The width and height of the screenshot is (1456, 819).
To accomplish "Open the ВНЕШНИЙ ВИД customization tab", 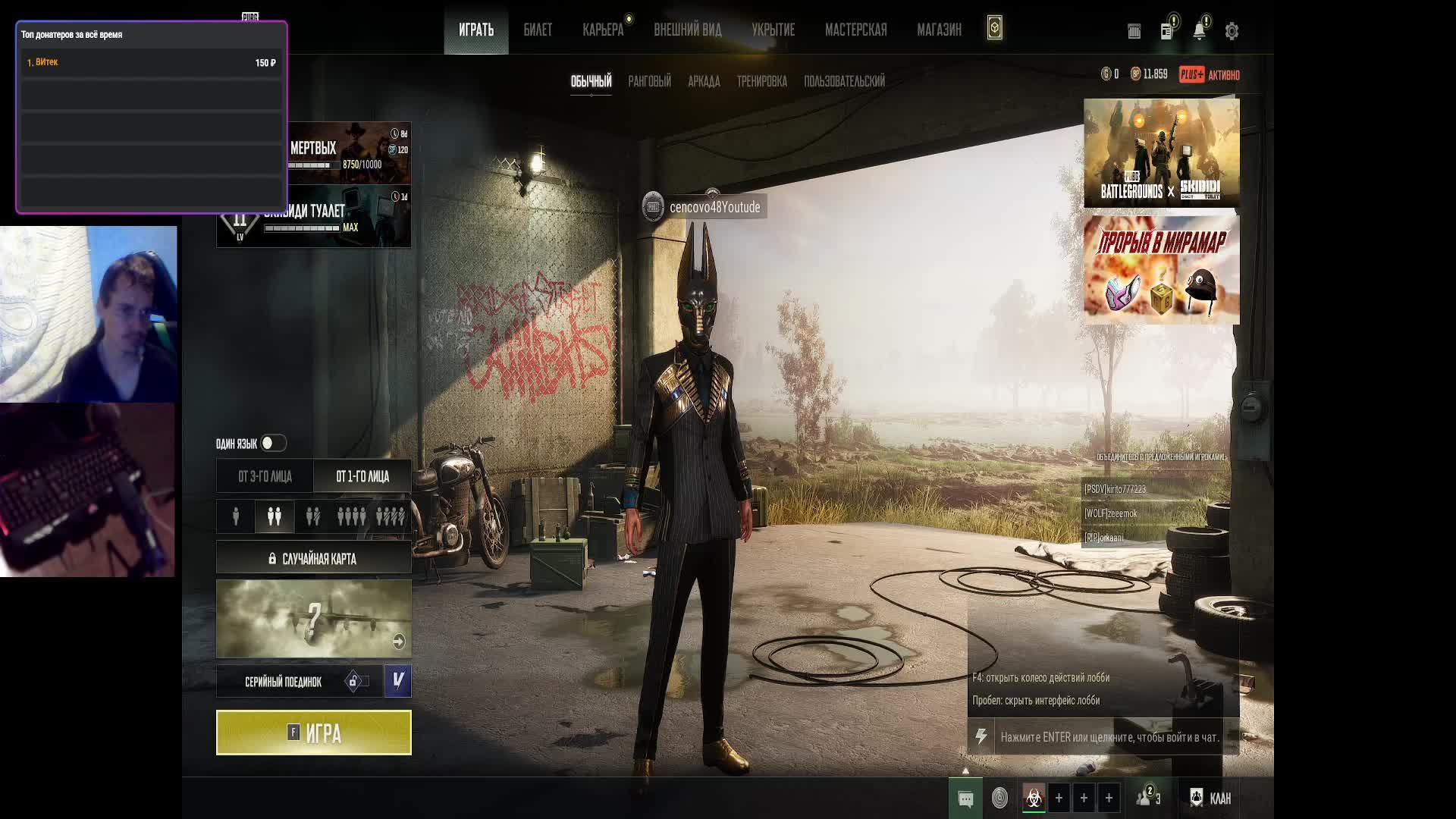I will 688,30.
